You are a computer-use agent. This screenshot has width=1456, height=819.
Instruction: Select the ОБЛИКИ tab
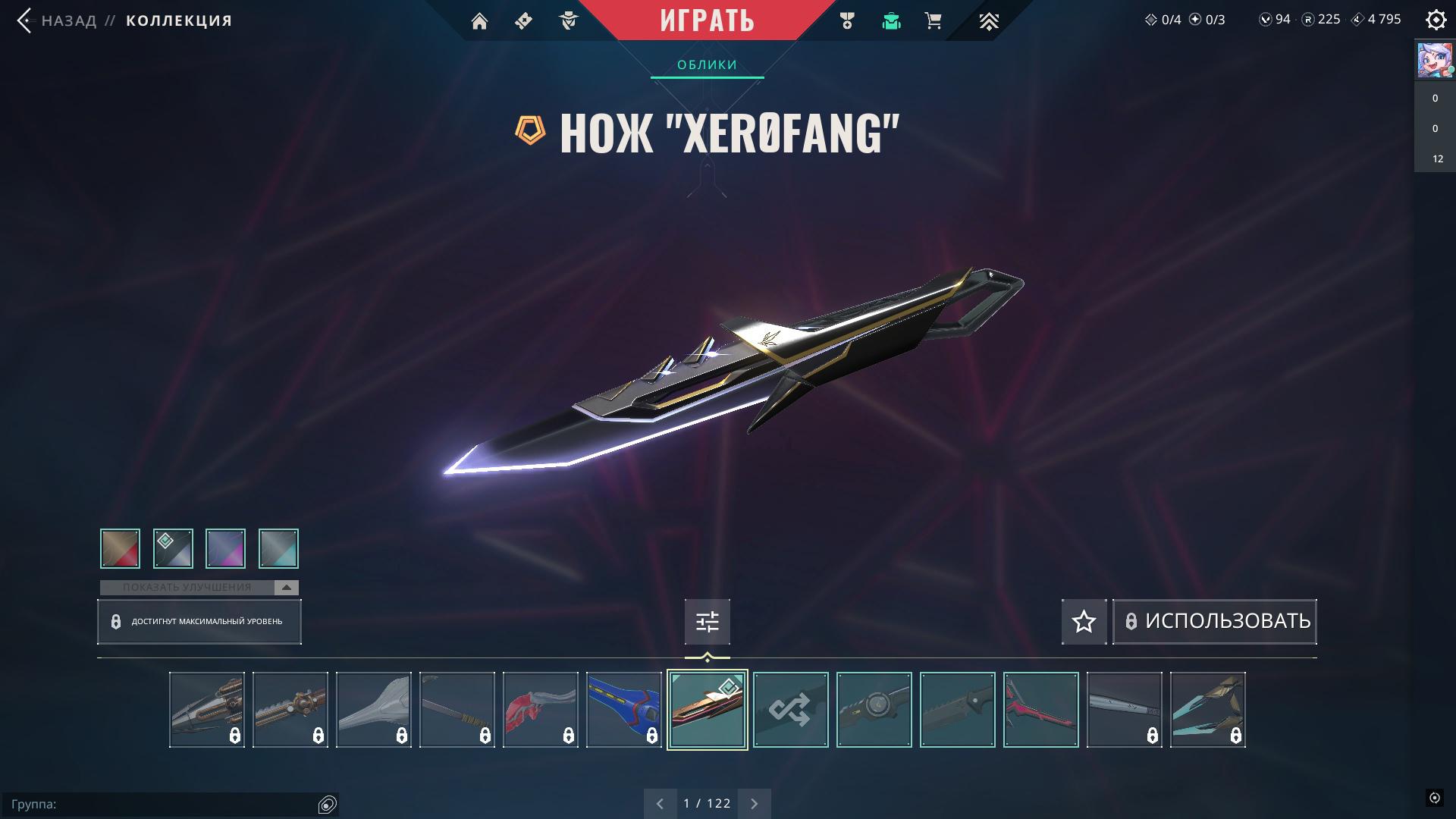coord(707,65)
